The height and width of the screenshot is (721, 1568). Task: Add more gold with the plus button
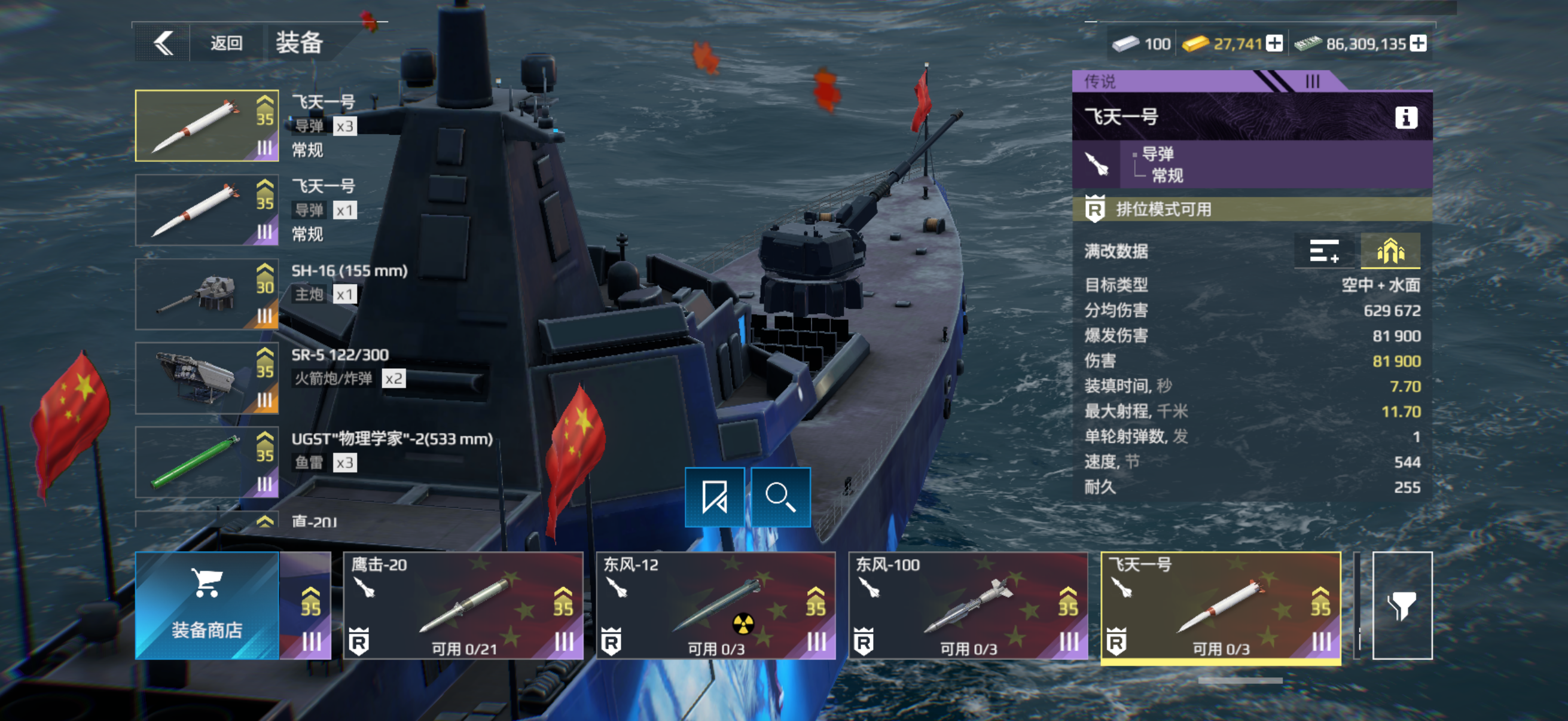pos(1274,43)
